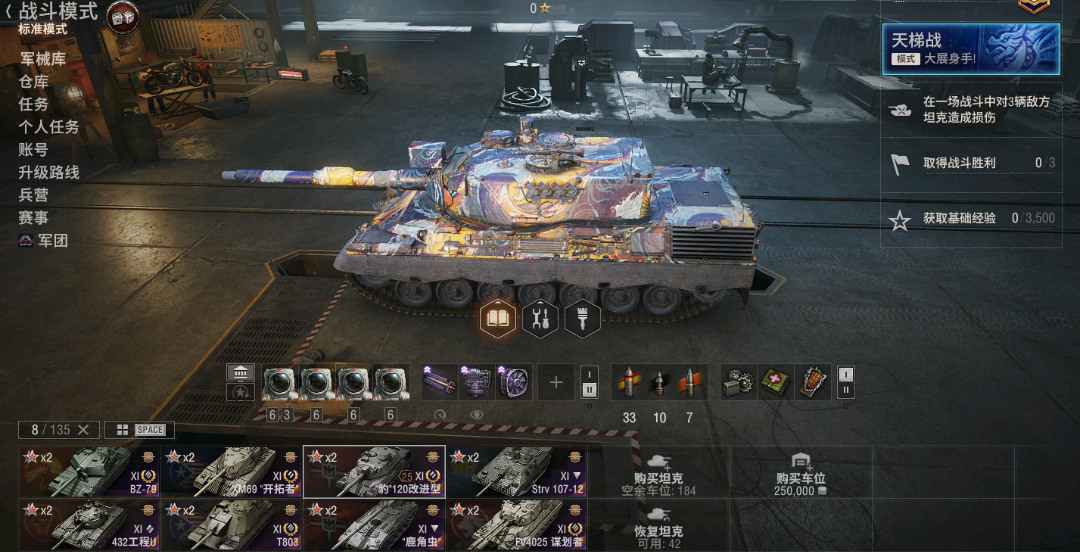Select the red-cross first aid kit consumable

point(775,382)
